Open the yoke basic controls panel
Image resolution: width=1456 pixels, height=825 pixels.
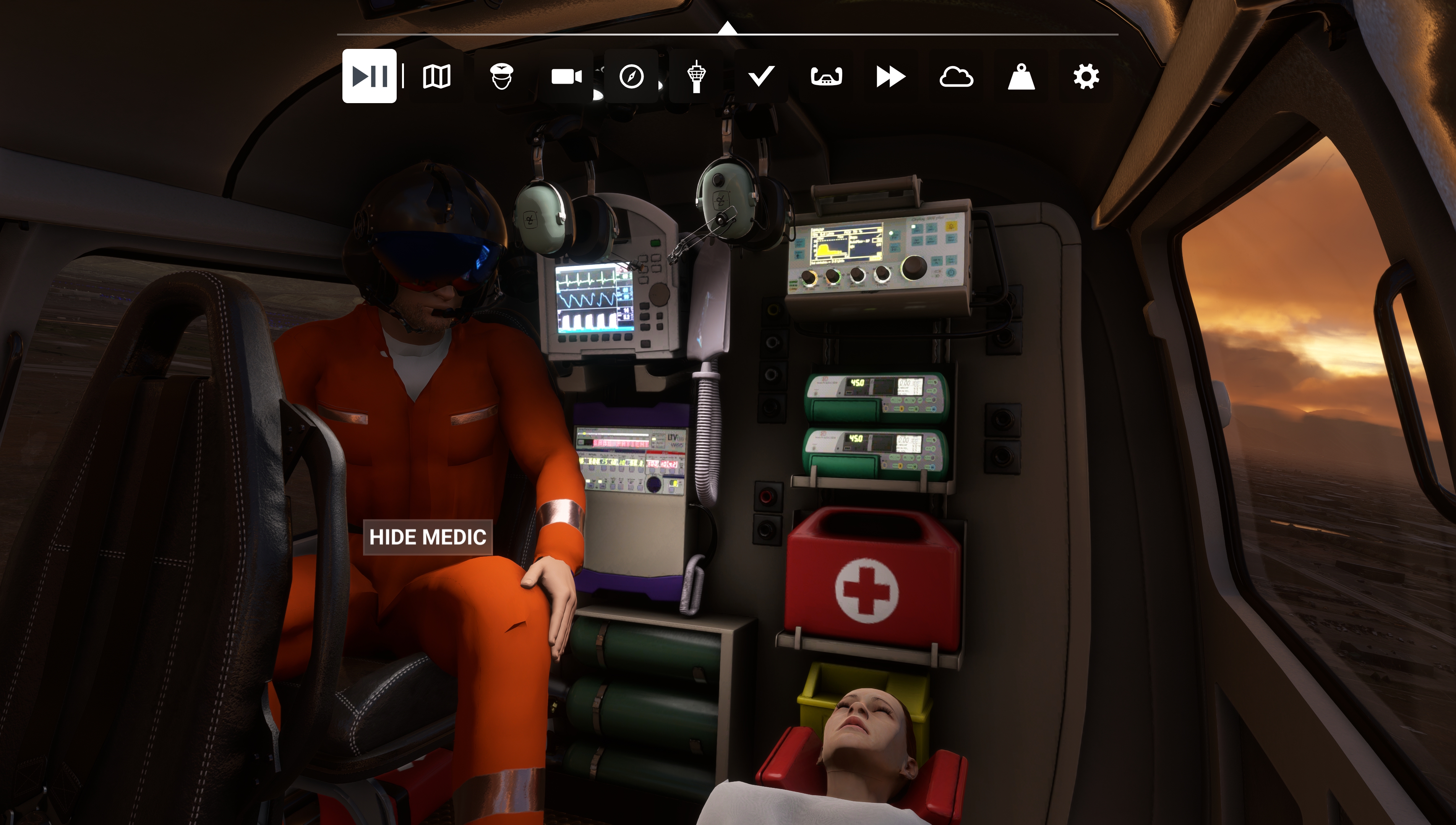pos(826,76)
